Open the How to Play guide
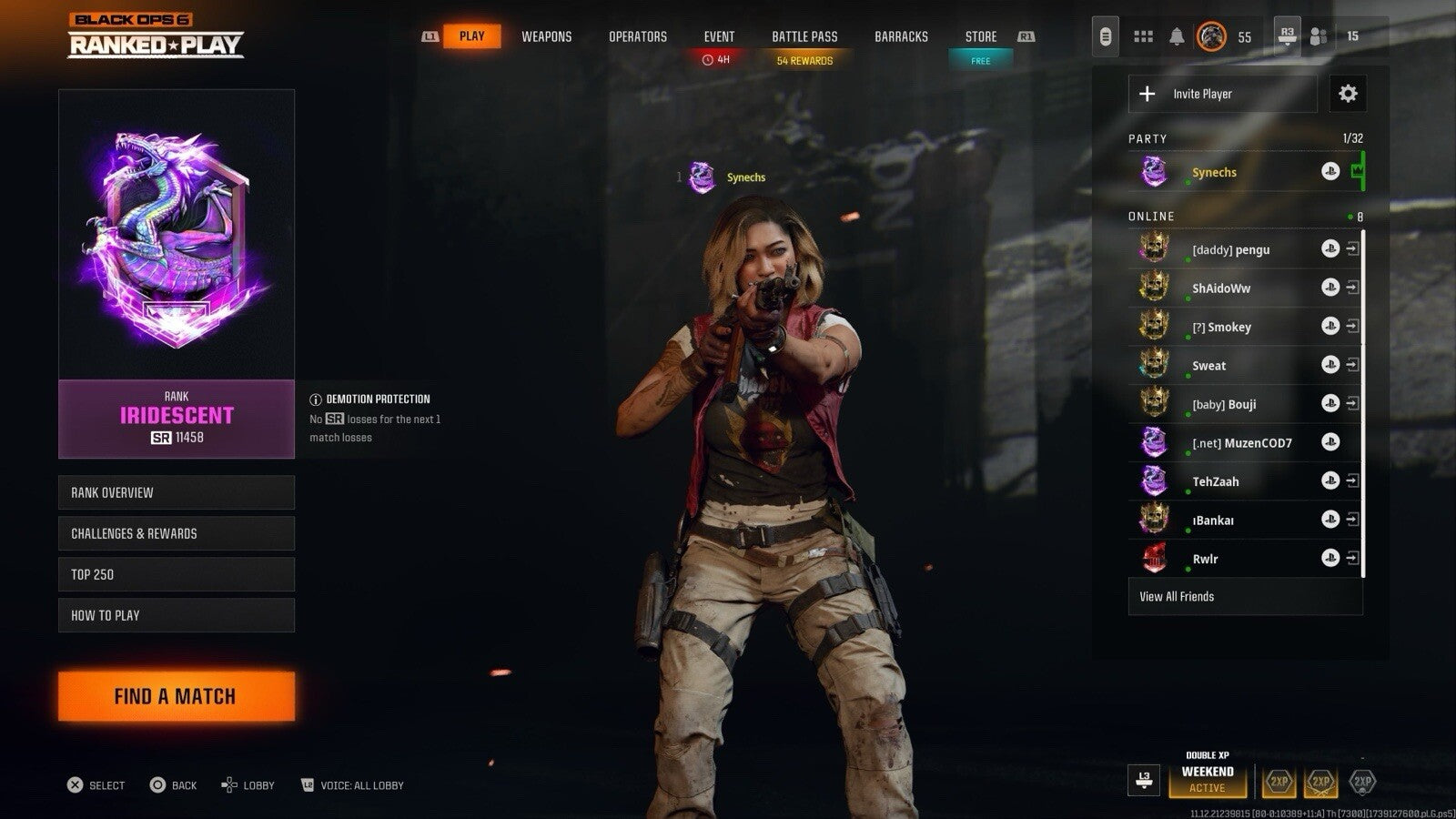 point(177,615)
